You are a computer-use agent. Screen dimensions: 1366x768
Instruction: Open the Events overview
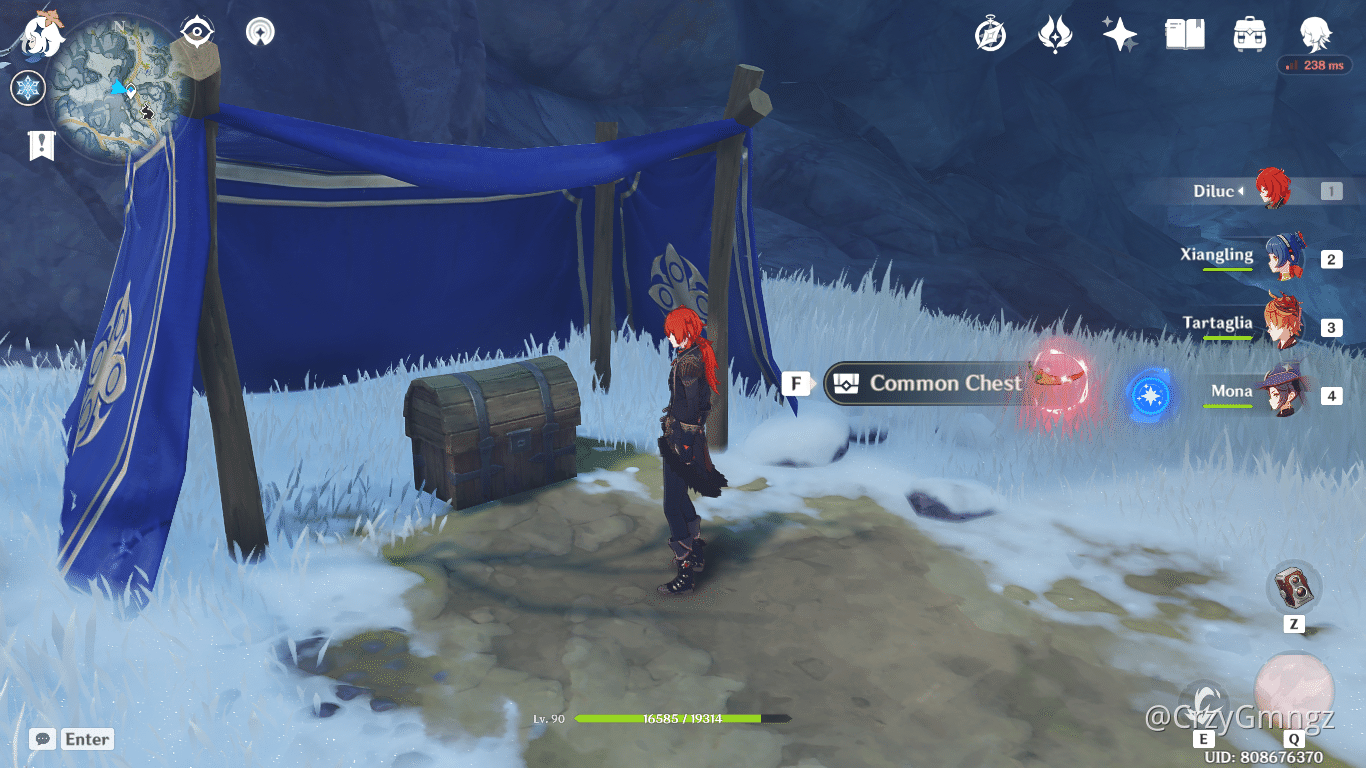click(x=988, y=33)
